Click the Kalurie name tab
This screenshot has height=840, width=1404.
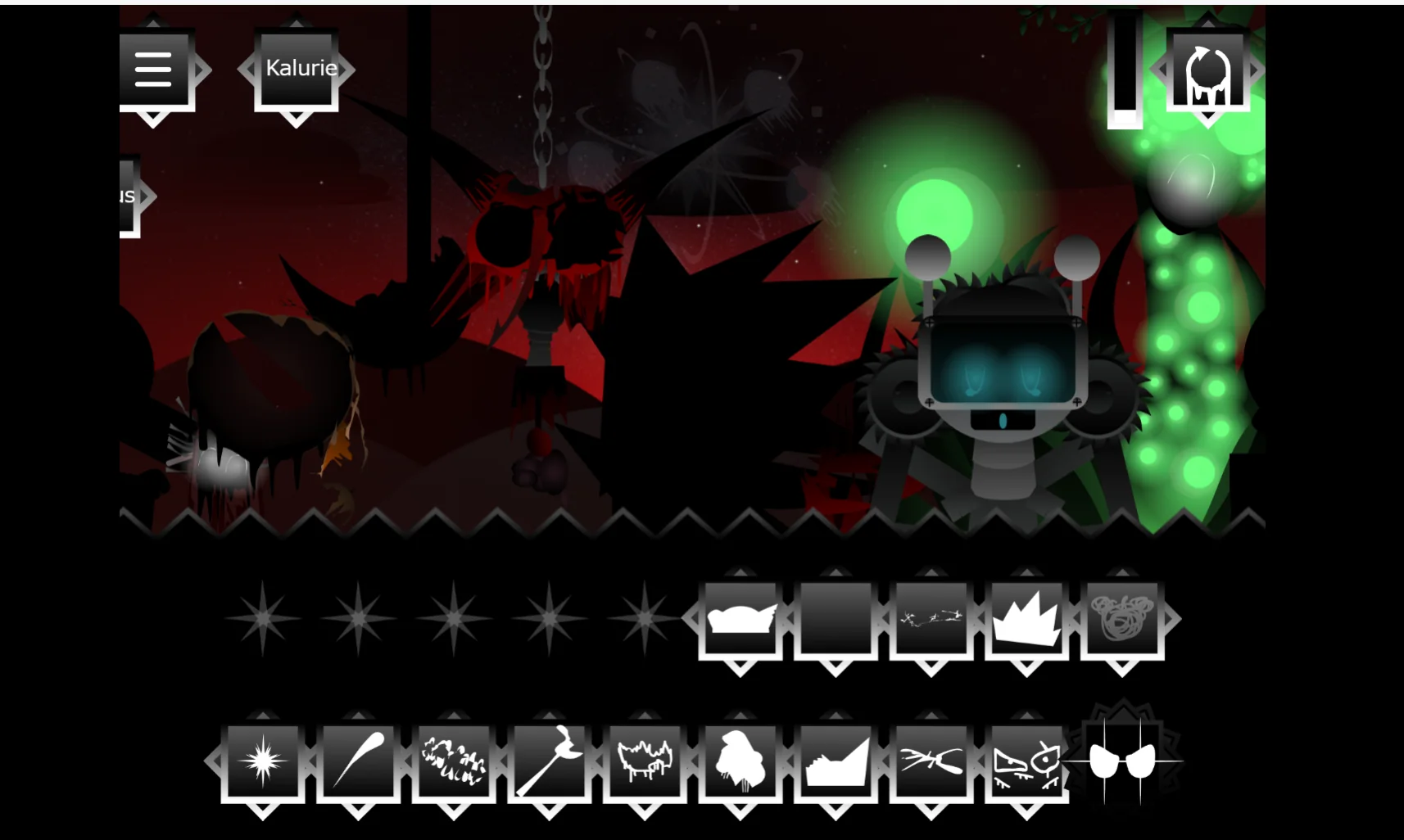tap(297, 68)
